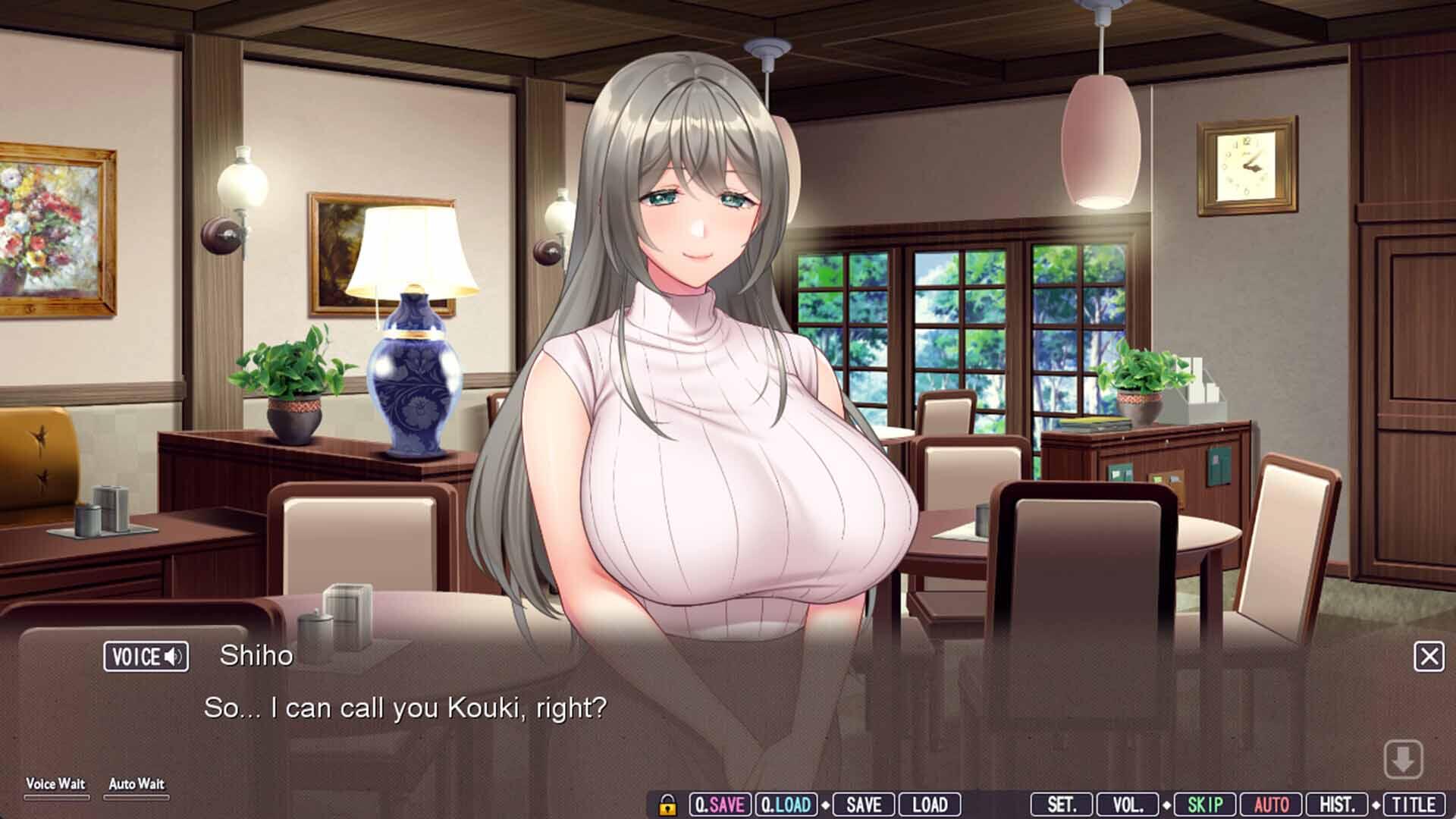Show dialogue history with HIST.
This screenshot has height=819, width=1456.
tap(1337, 805)
